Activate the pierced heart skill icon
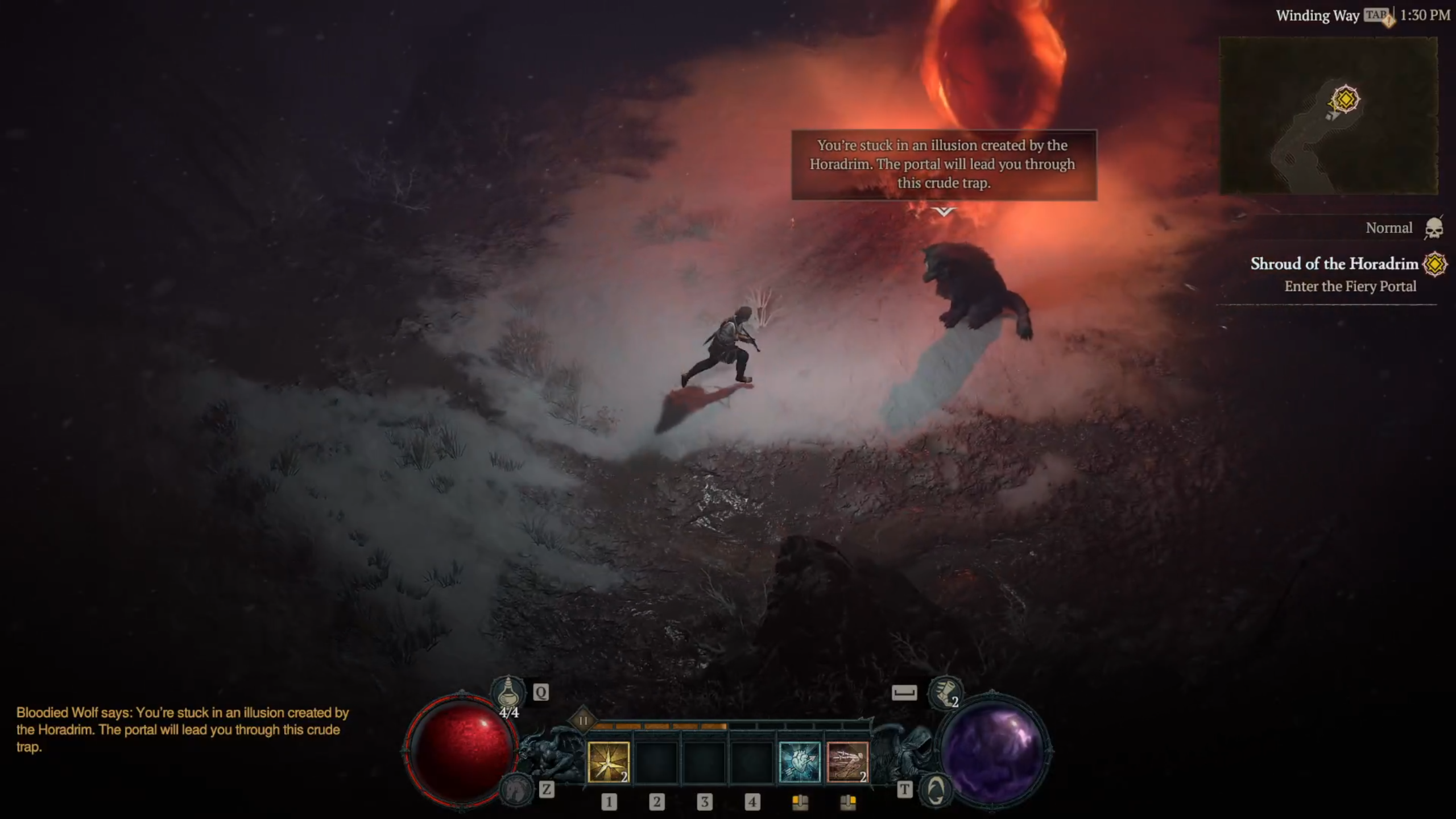 click(800, 762)
